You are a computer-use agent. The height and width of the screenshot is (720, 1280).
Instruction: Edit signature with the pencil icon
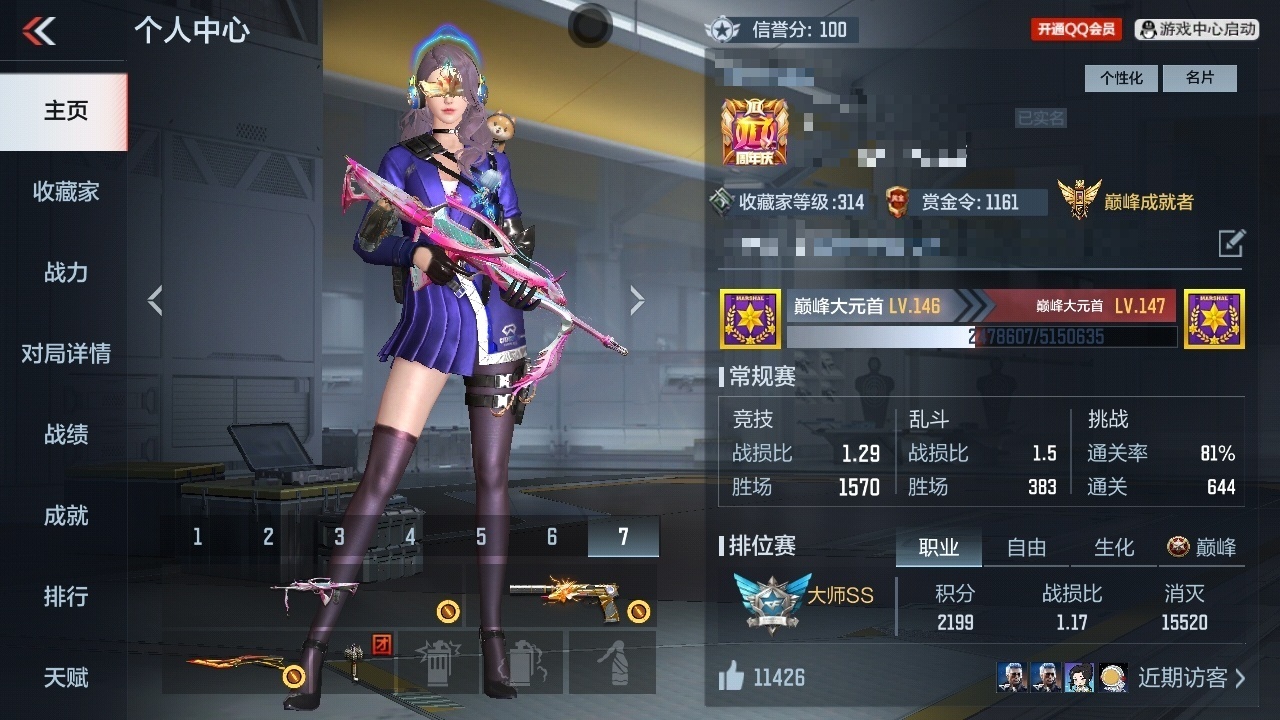(1231, 243)
